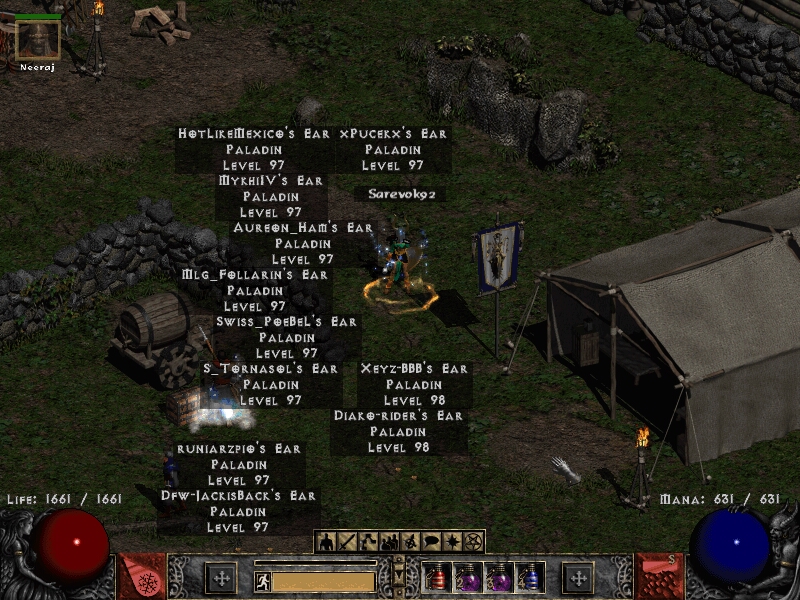
Task: Select the right mouse skill button
Action: 578,578
